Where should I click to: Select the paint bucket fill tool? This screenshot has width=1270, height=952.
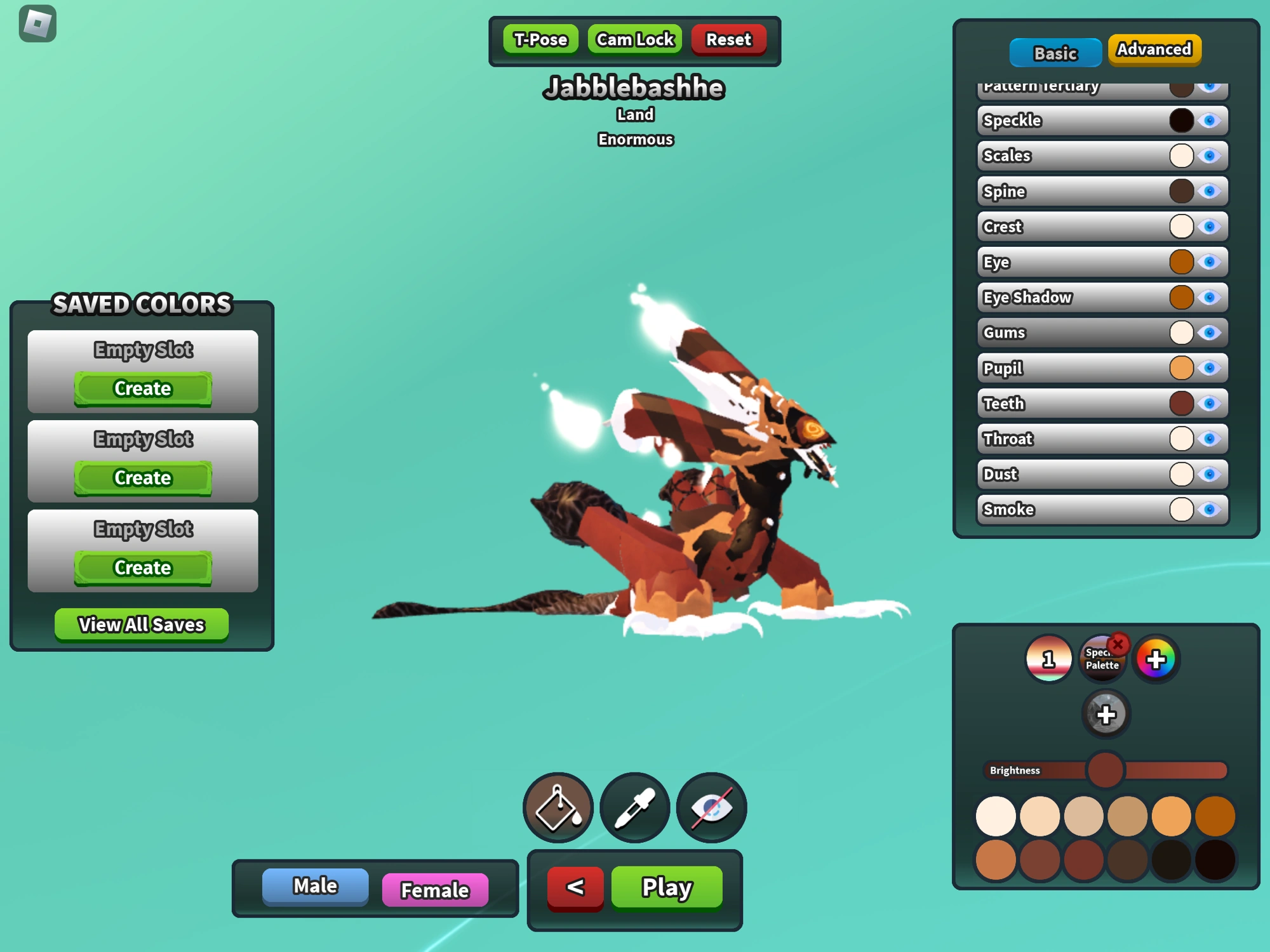(x=557, y=807)
